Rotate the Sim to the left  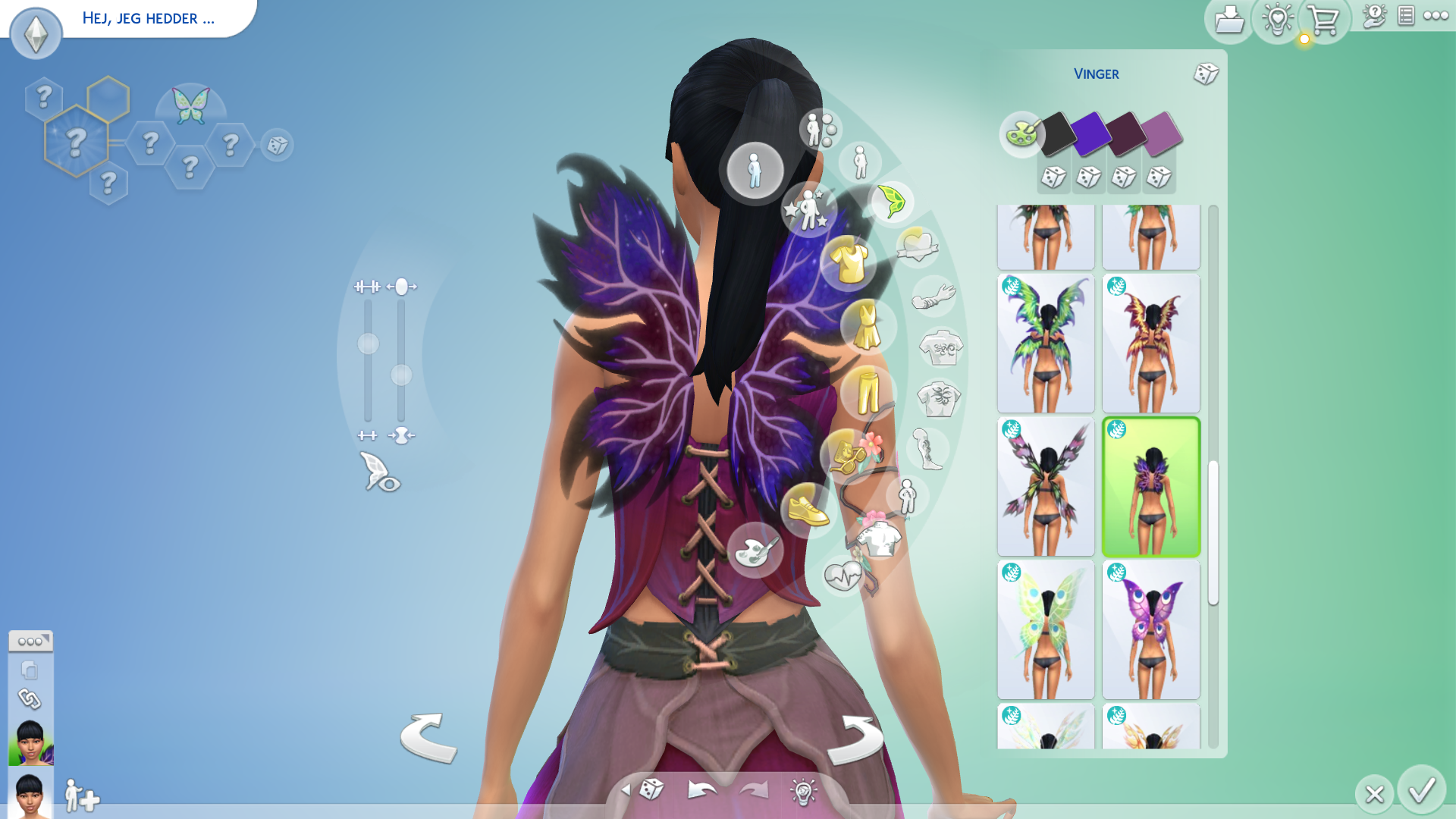tap(428, 738)
